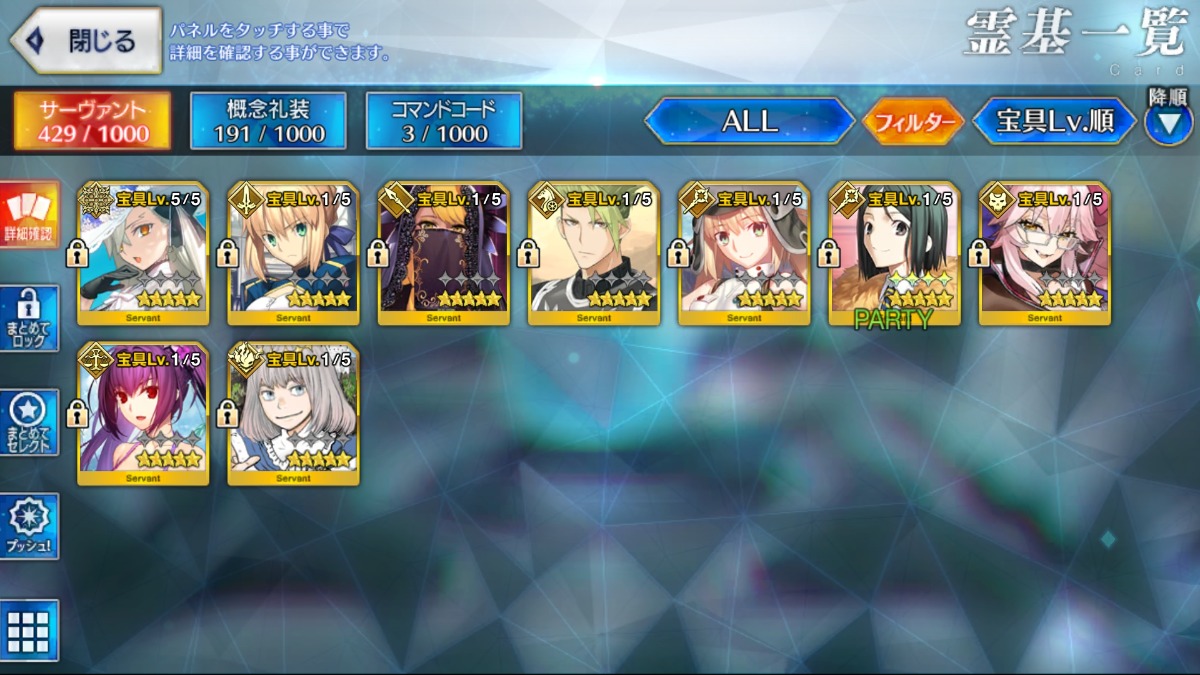Change the 宝具Lv.順 sort order

[x=1054, y=122]
